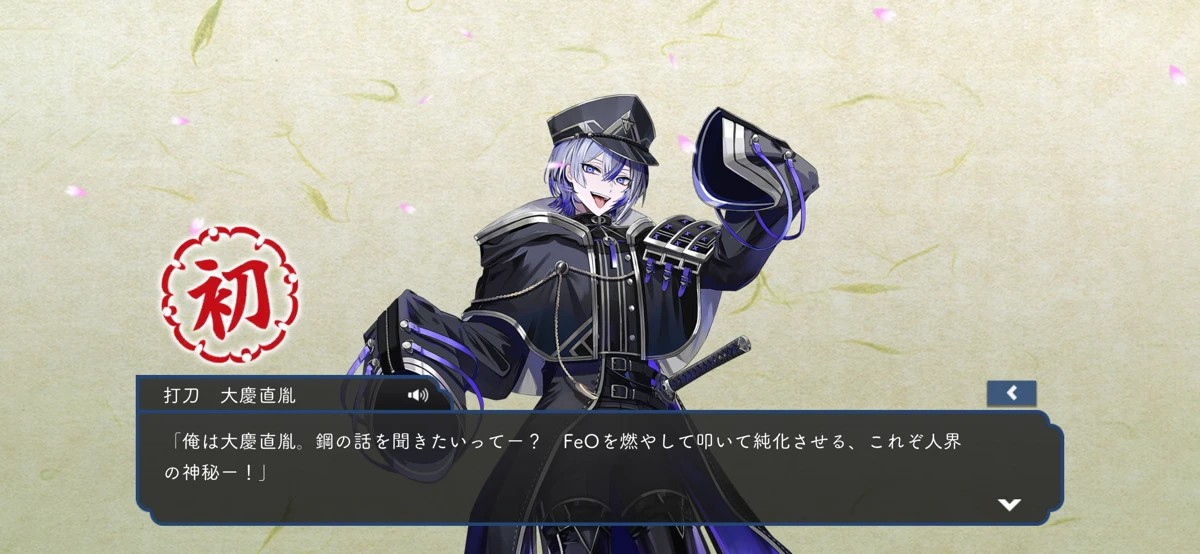Advance dialogue with the white down arrow

(1009, 504)
